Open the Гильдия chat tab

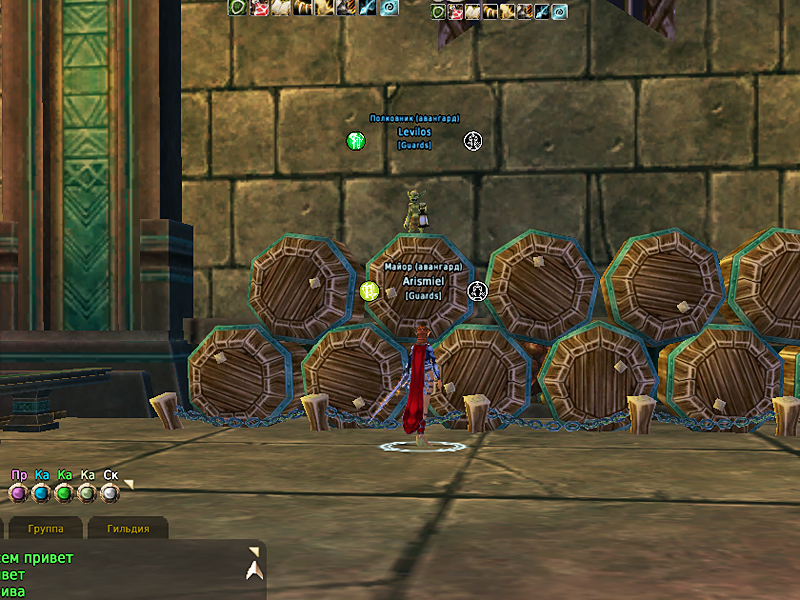pos(128,528)
